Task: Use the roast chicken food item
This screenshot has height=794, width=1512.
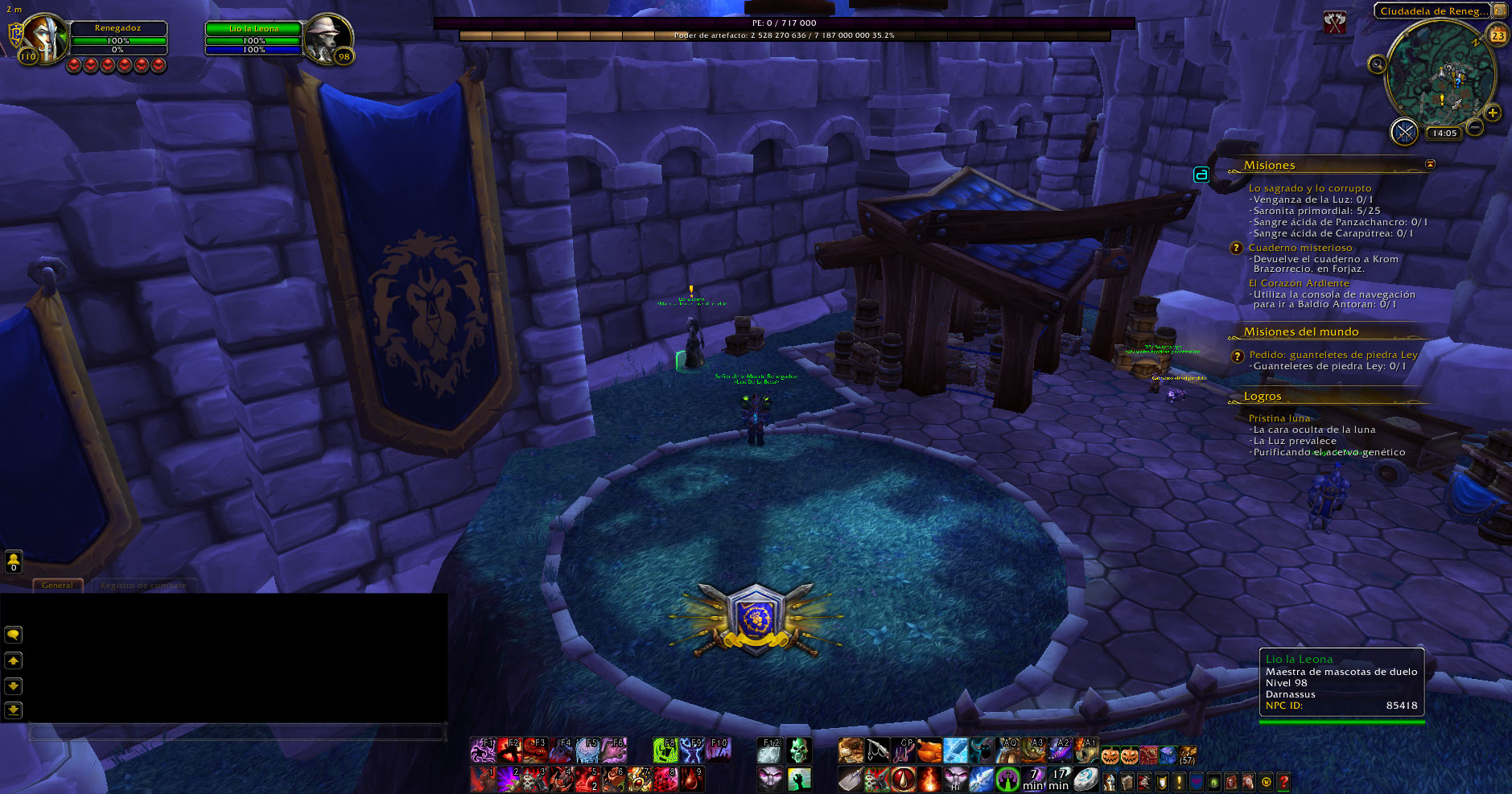Action: pyautogui.click(x=929, y=751)
